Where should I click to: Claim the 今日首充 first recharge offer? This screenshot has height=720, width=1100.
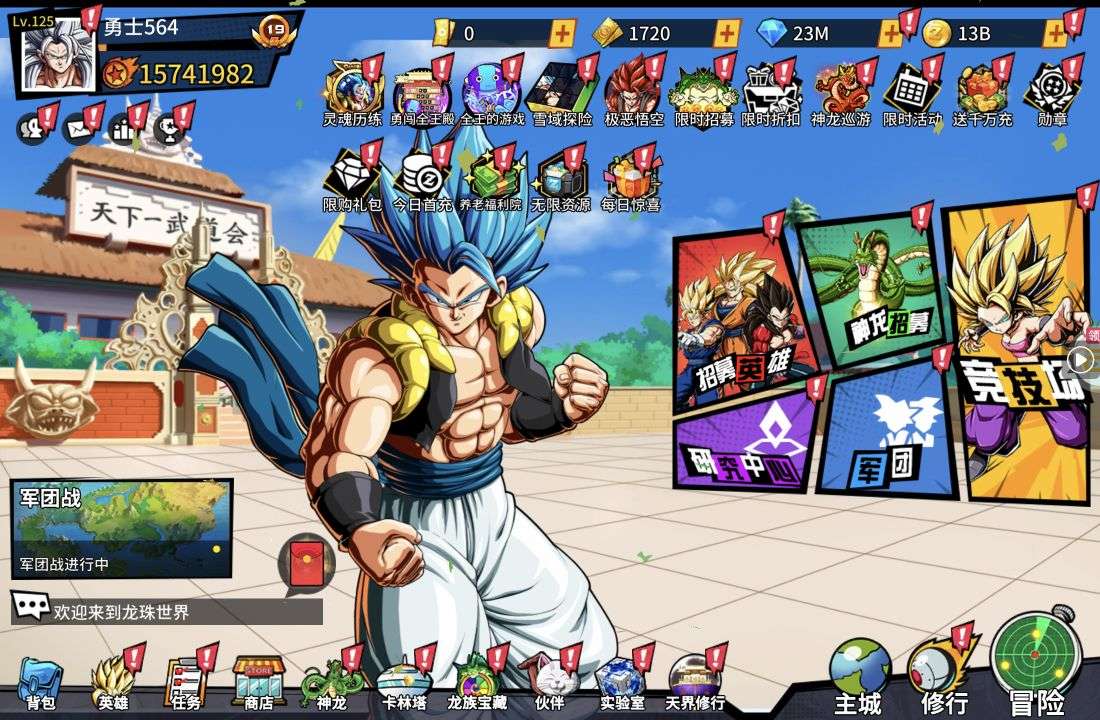pyautogui.click(x=422, y=180)
